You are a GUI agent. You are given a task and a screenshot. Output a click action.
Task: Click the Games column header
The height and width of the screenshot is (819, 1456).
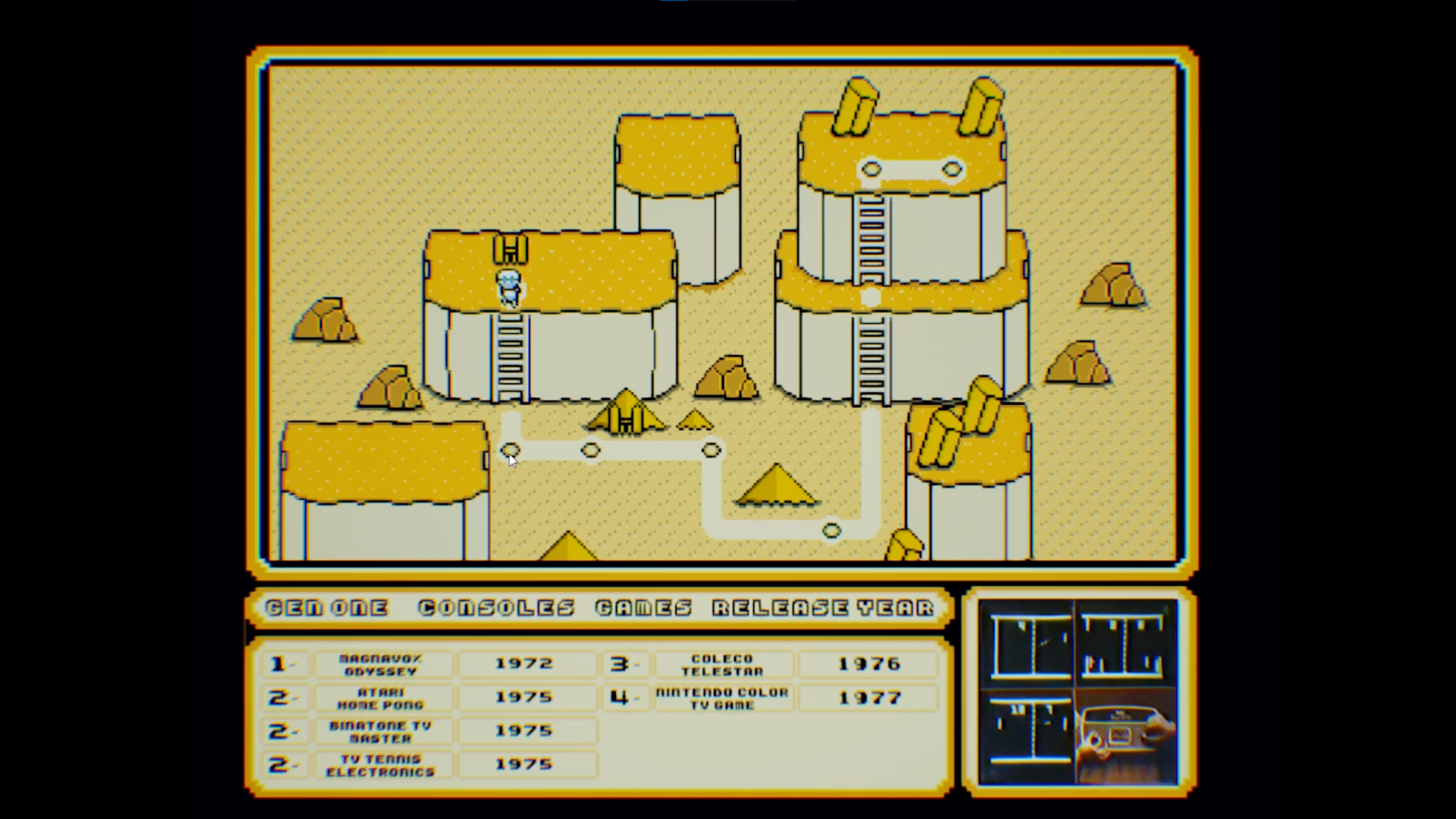point(644,608)
